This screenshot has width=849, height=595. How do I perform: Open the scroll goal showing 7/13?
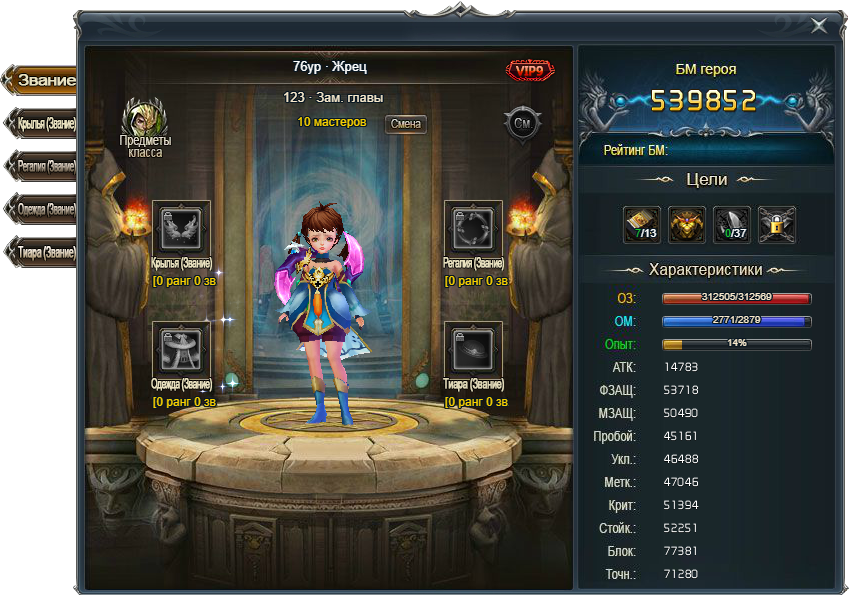pos(642,223)
